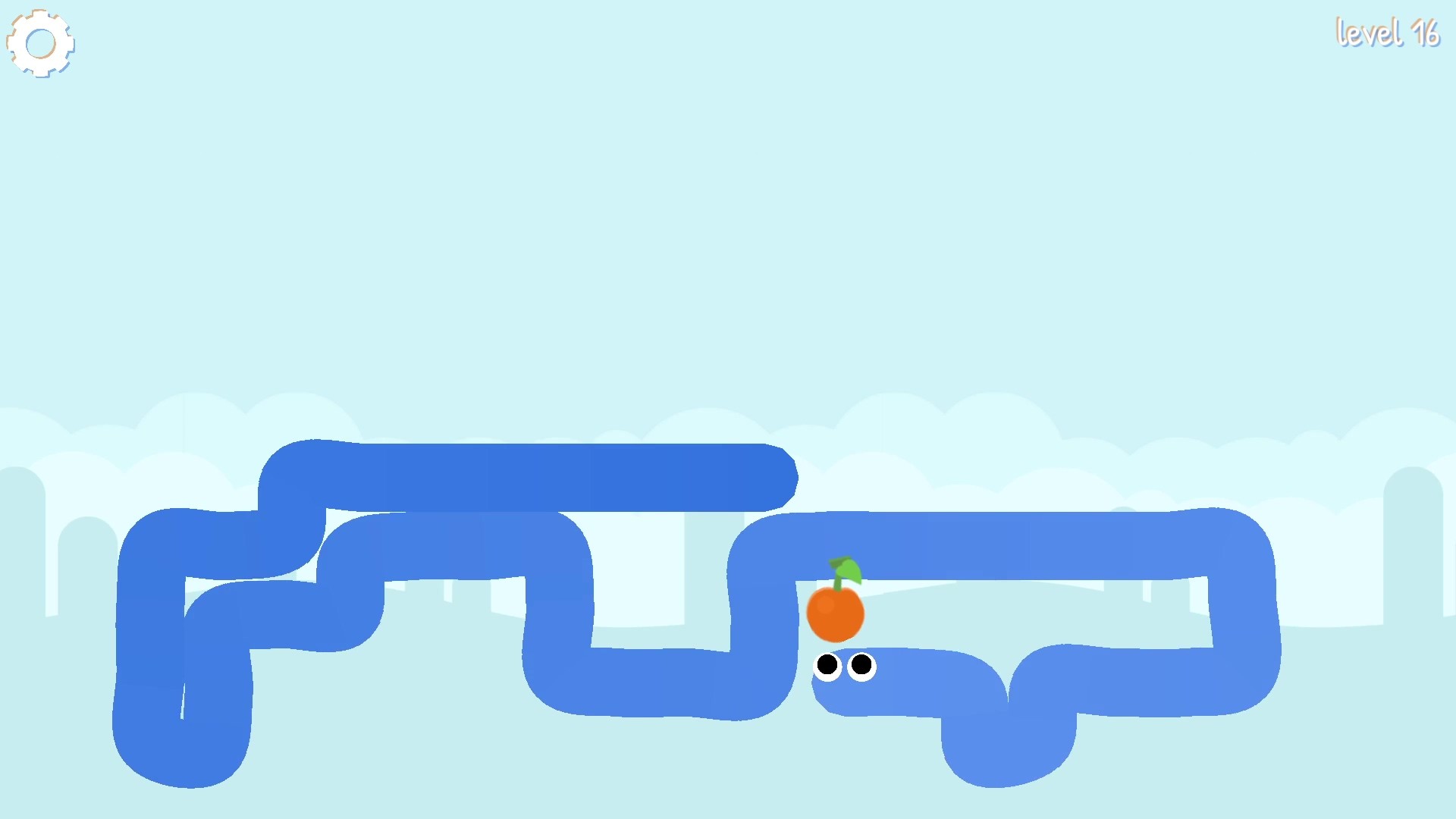Click the orange fruit pickup

(x=836, y=613)
